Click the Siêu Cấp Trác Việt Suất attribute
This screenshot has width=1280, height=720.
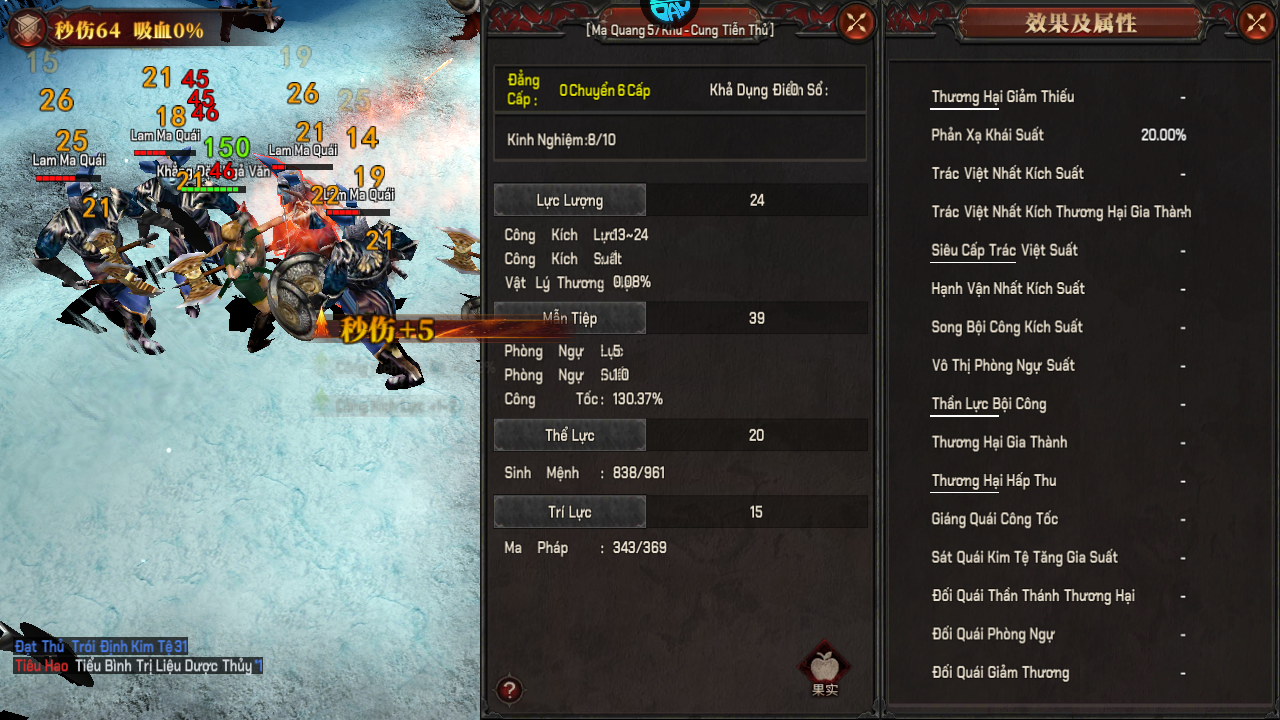(x=1004, y=250)
